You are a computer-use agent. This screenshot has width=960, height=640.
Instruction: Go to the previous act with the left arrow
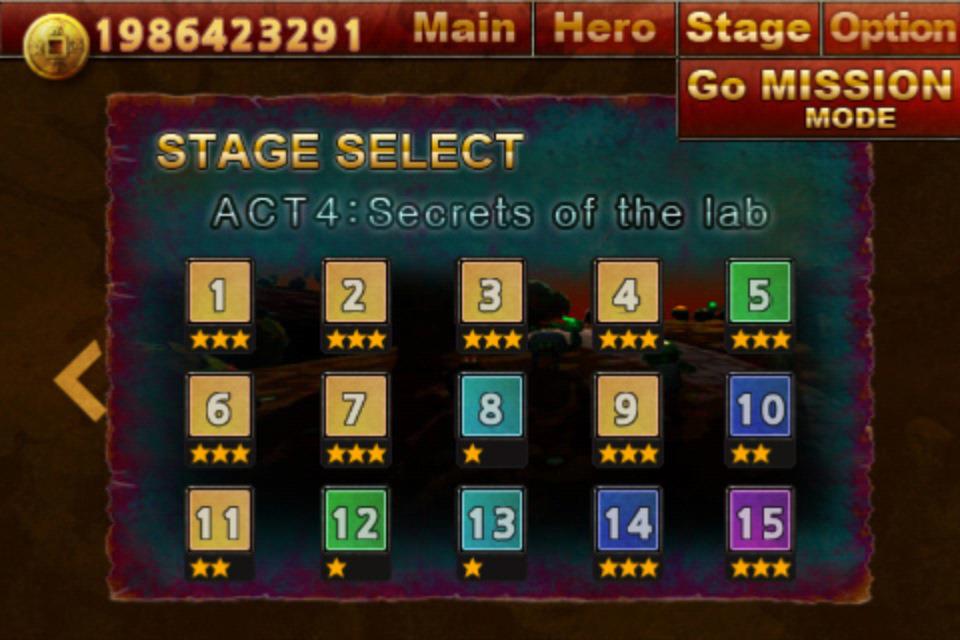point(80,380)
